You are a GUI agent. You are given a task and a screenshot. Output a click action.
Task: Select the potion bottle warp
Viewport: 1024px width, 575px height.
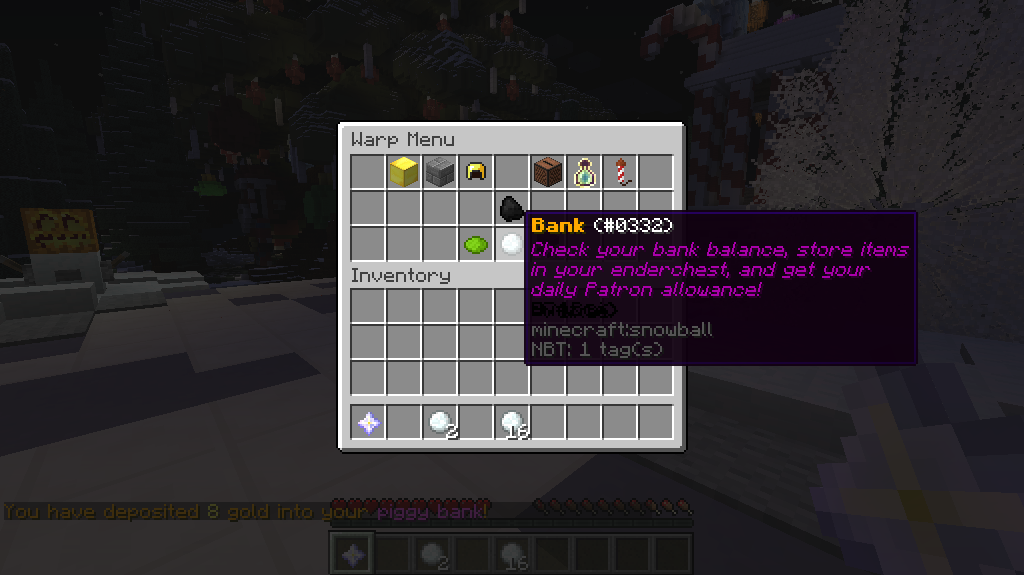(584, 172)
